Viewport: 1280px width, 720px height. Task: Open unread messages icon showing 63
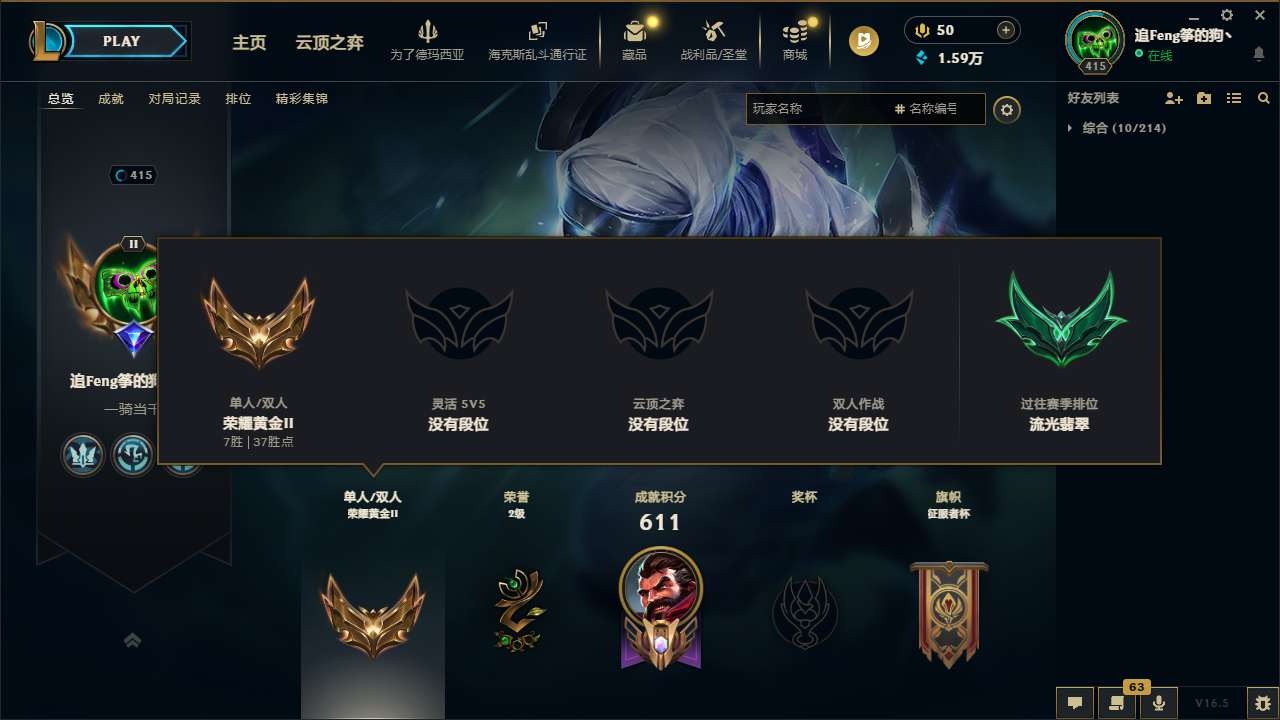pyautogui.click(x=1116, y=702)
